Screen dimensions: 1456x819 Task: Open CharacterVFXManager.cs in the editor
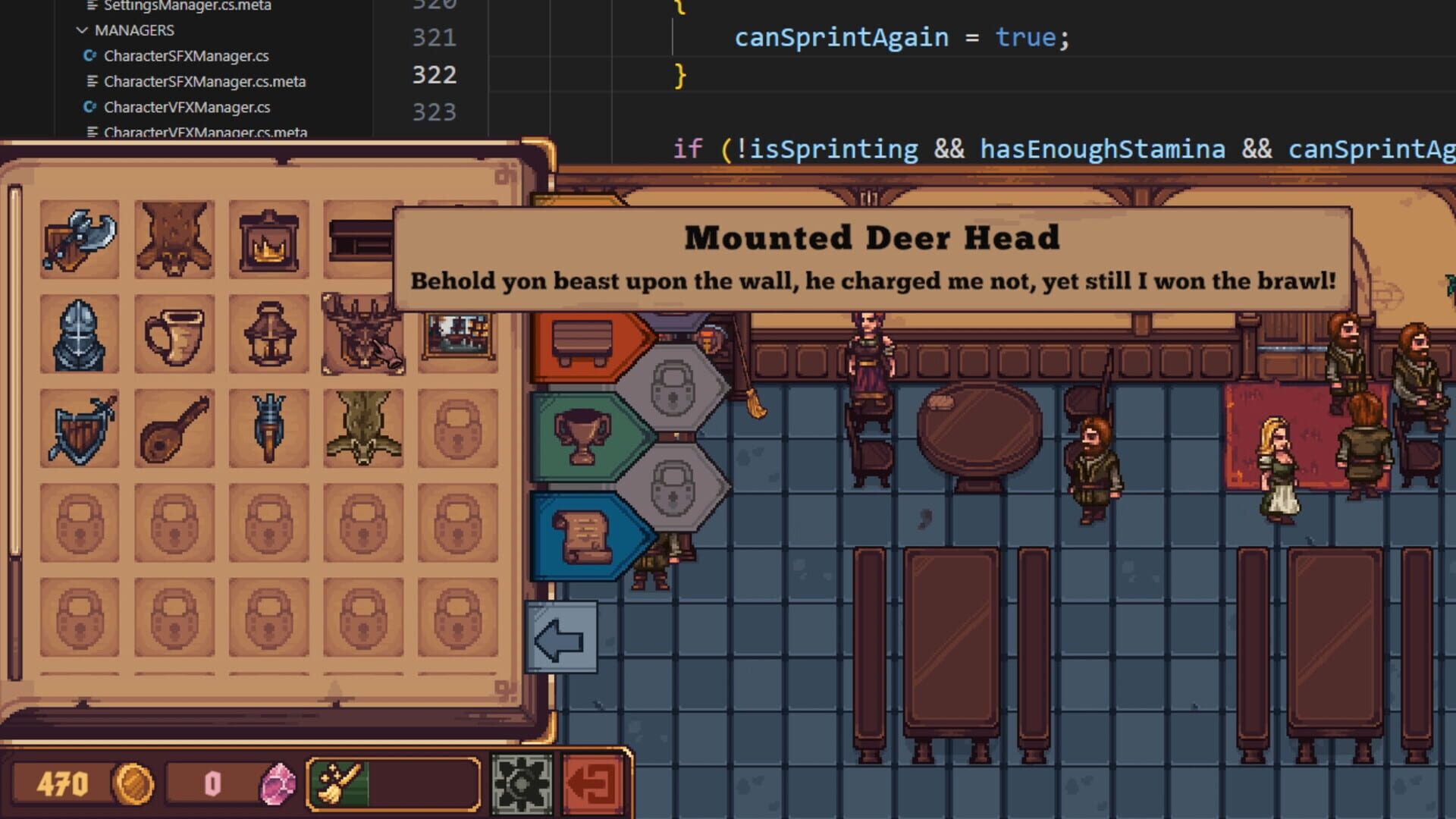[x=187, y=107]
